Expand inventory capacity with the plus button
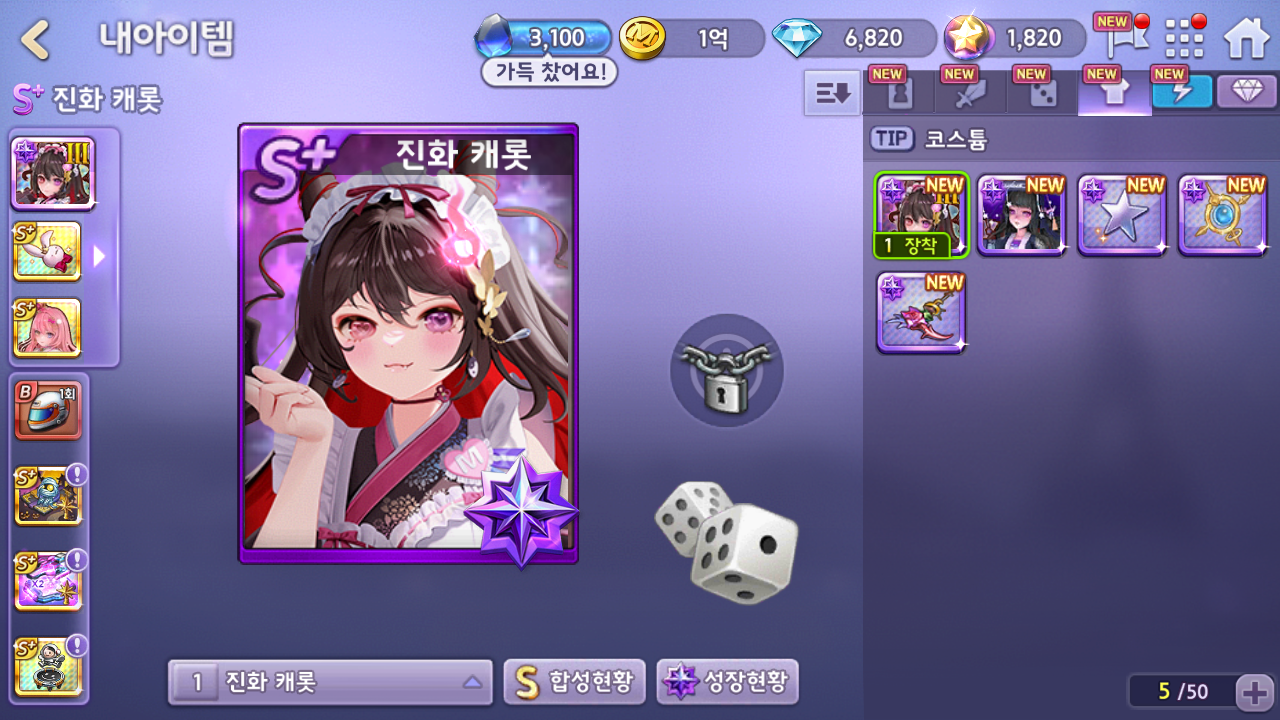 point(1253,691)
